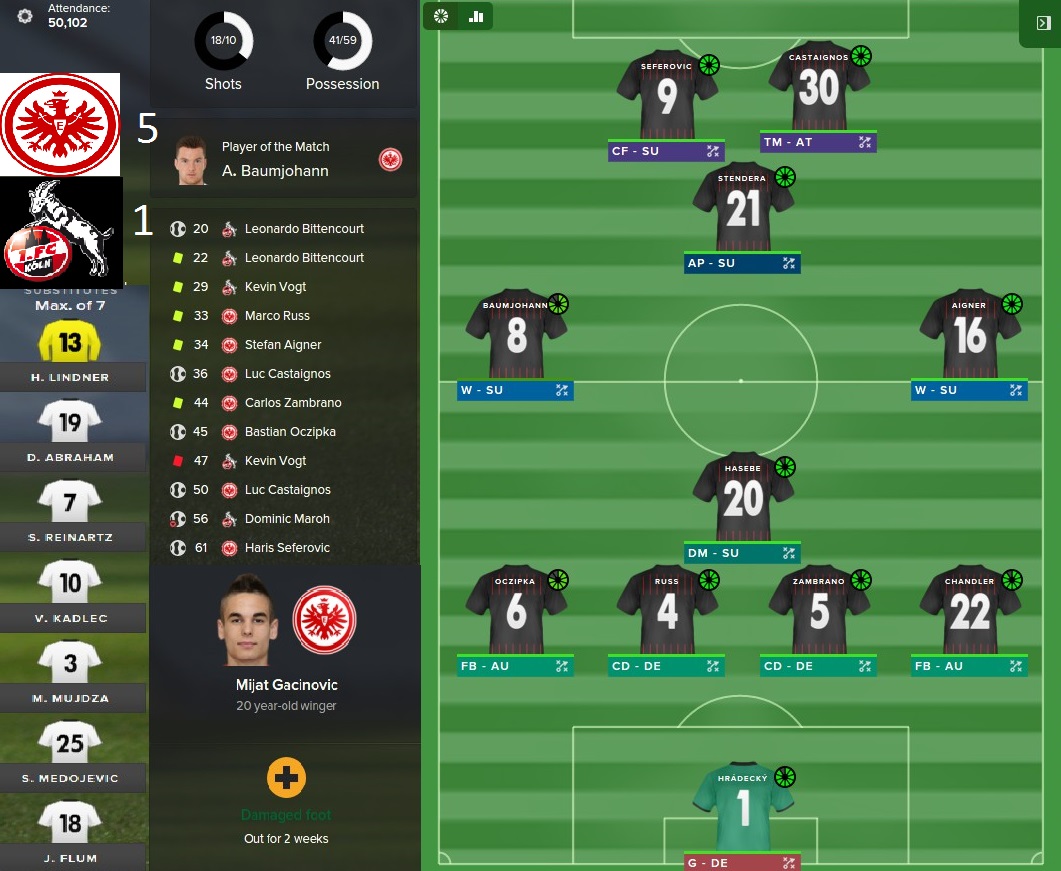
Task: Select substitute V. Kadlec number 10
Action: (x=69, y=582)
